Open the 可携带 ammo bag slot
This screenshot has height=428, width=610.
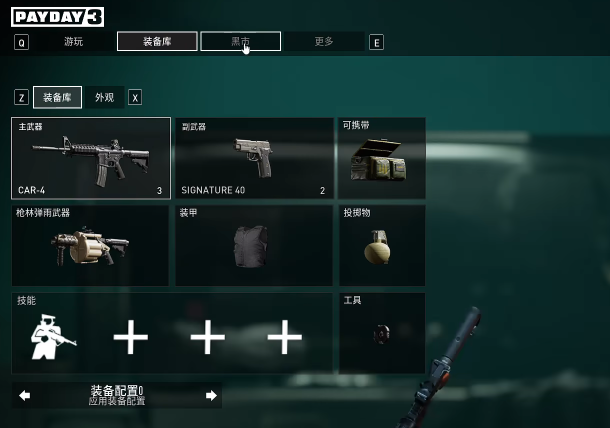pyautogui.click(x=382, y=158)
